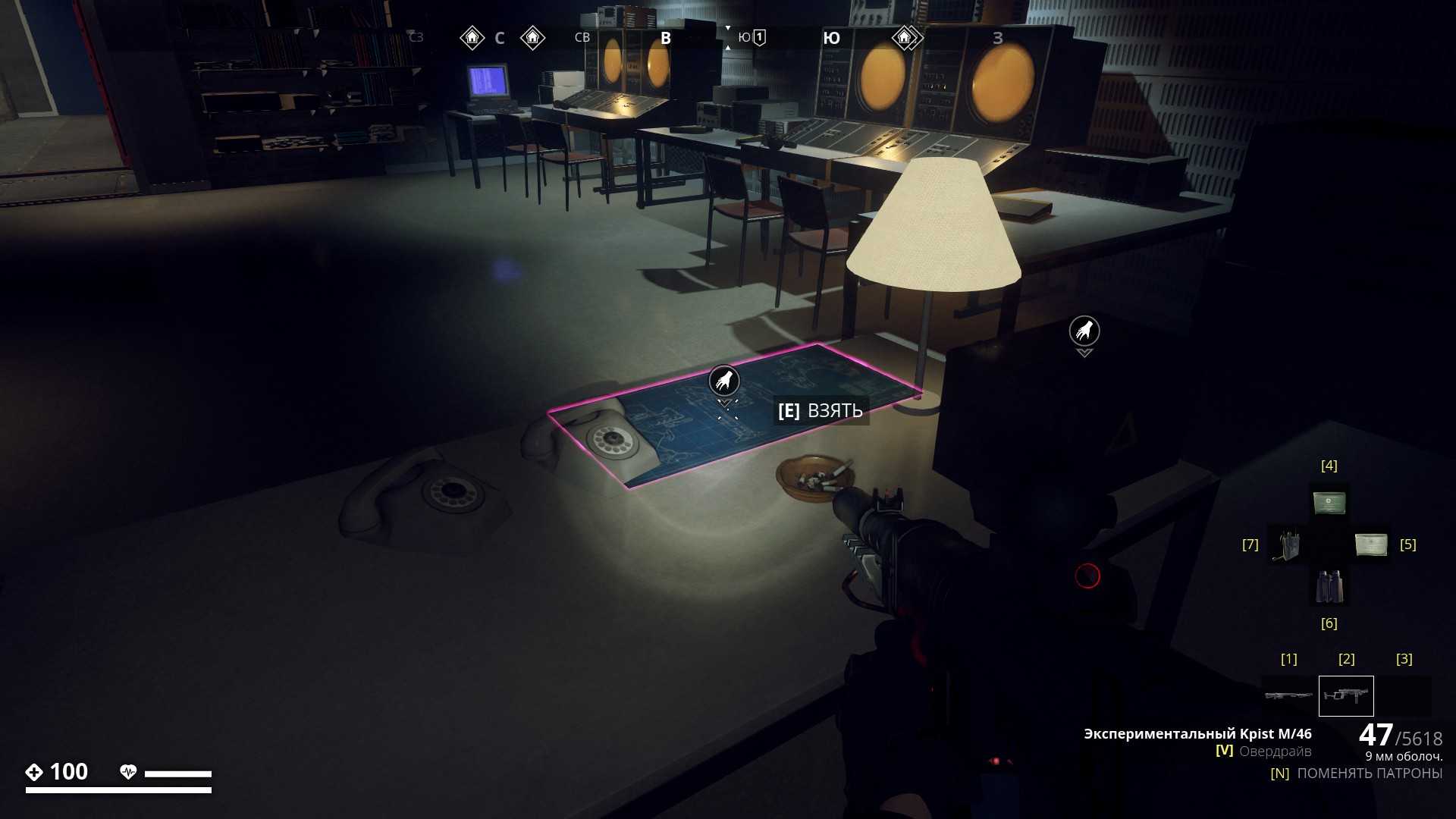Viewport: 1456px width, 819px height.
Task: Use the white medkit in slot 5
Action: pos(1370,544)
